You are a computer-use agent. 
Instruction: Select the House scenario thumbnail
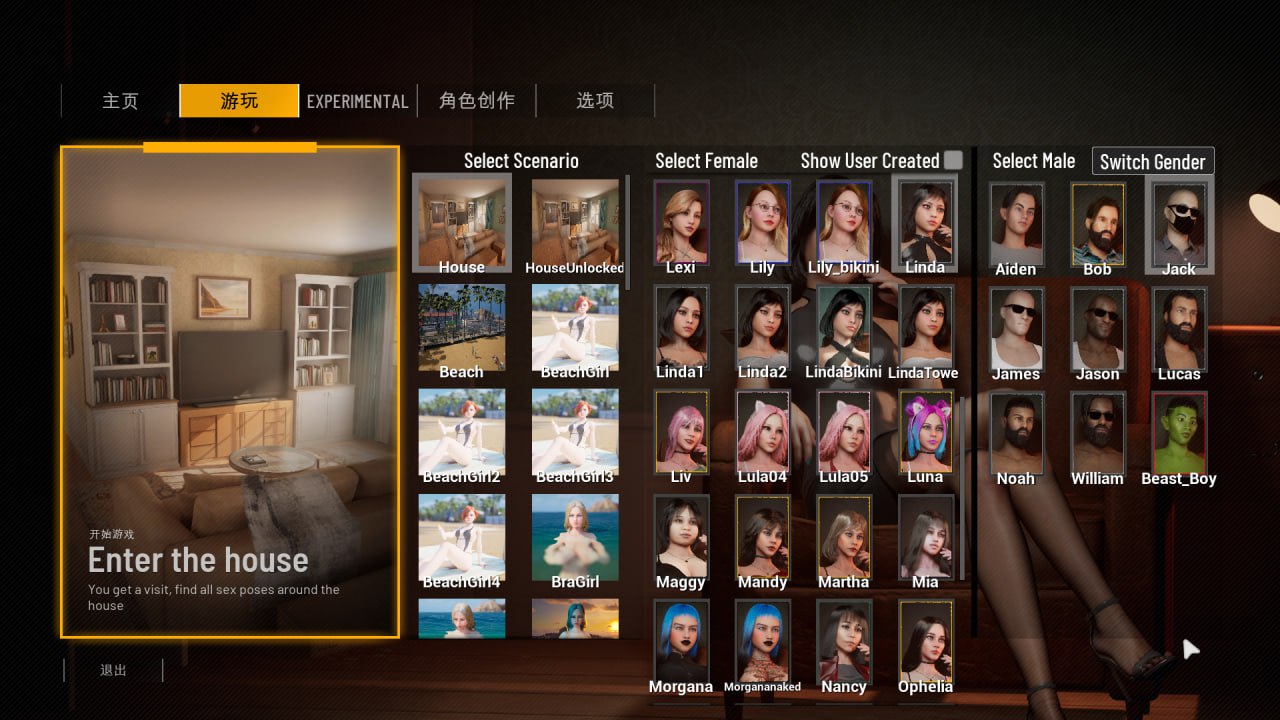(x=462, y=223)
